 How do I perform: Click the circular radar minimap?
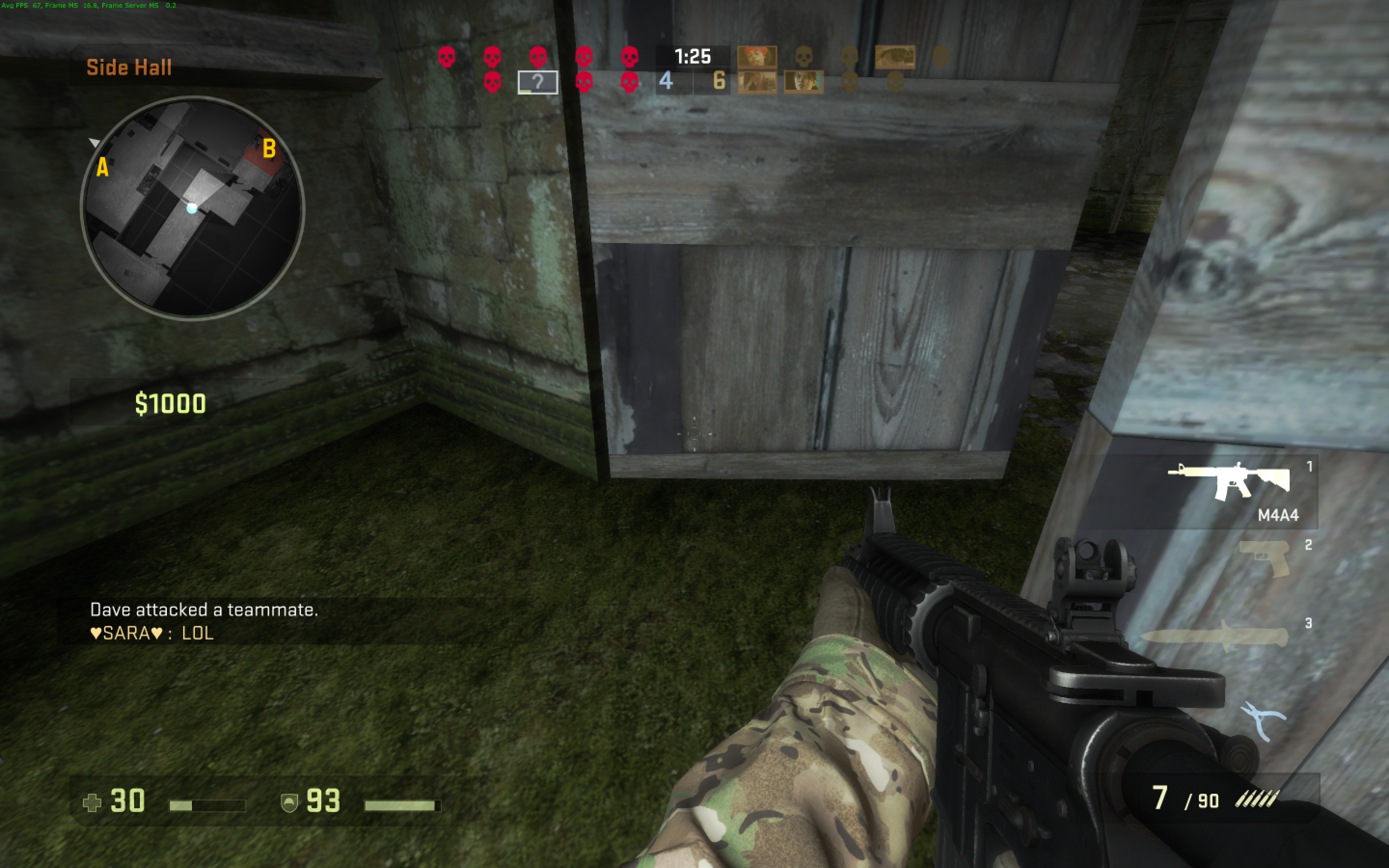pyautogui.click(x=192, y=207)
